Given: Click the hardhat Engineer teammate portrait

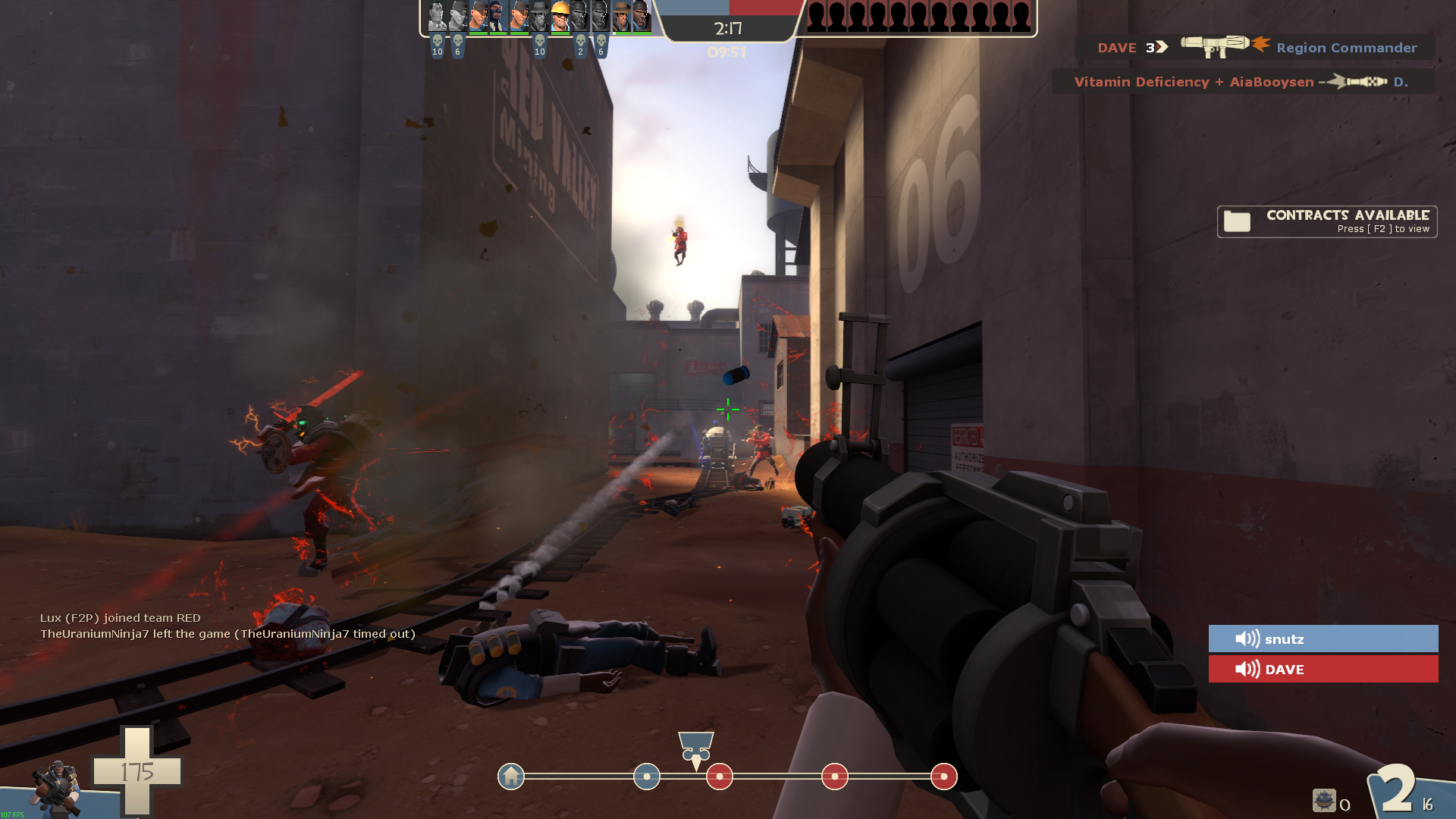Looking at the screenshot, I should pyautogui.click(x=560, y=17).
